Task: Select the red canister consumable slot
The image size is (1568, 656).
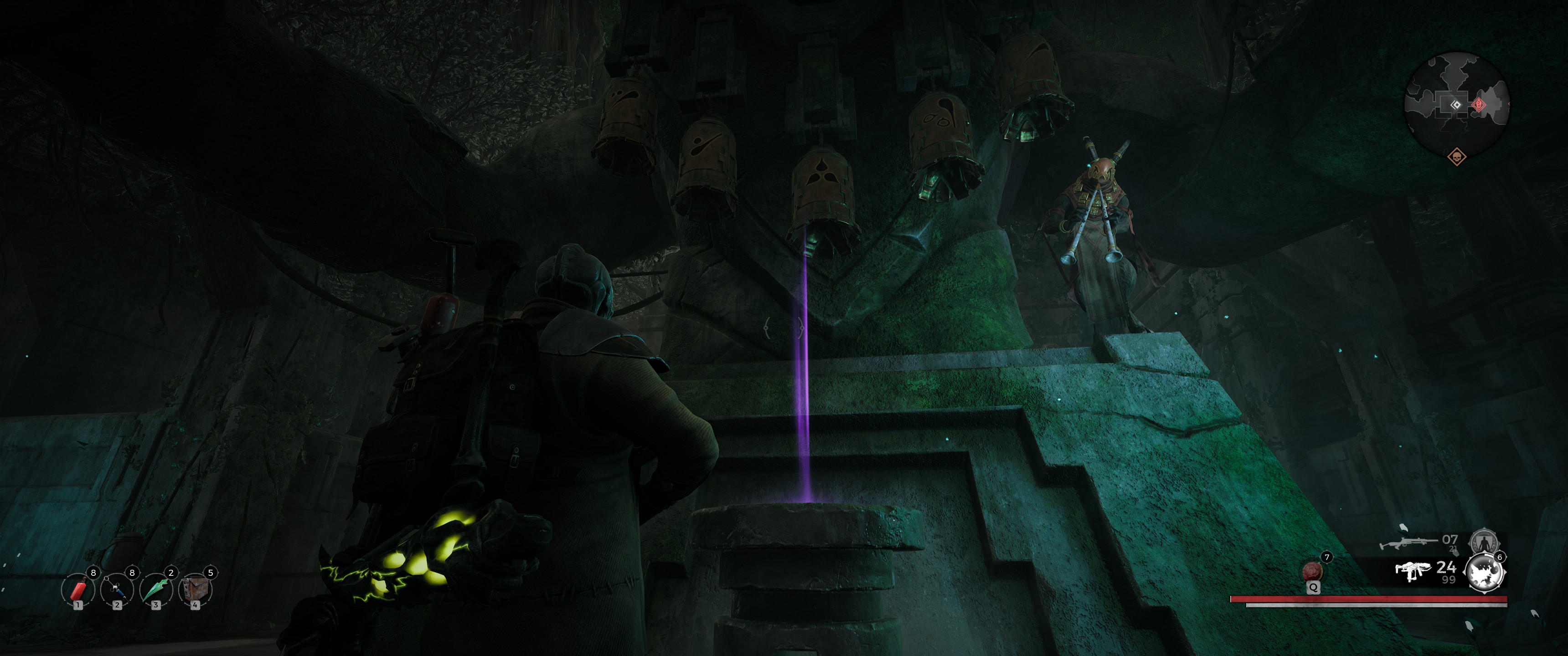Action: 78,589
